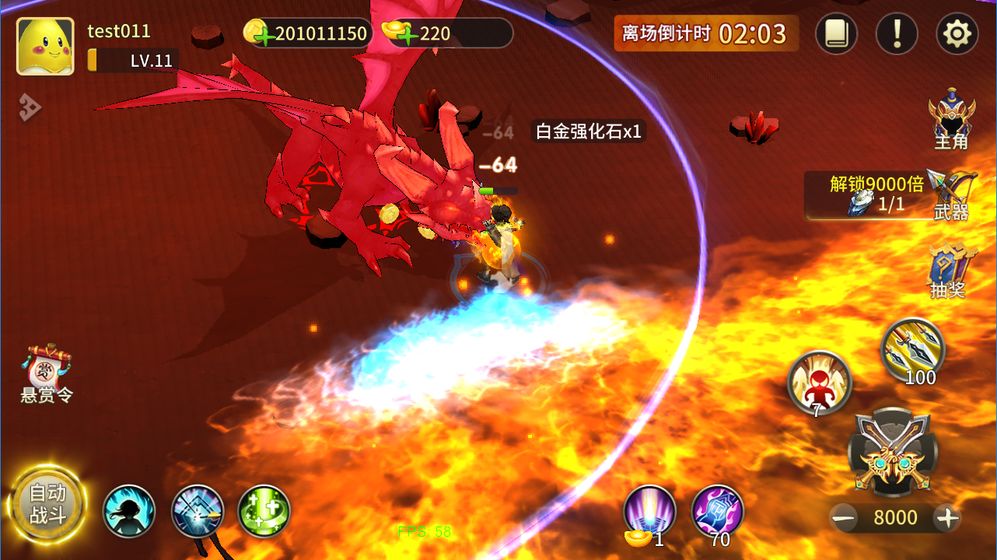Increase the 8000 multiplier with plus
This screenshot has height=560, width=997.
click(946, 517)
